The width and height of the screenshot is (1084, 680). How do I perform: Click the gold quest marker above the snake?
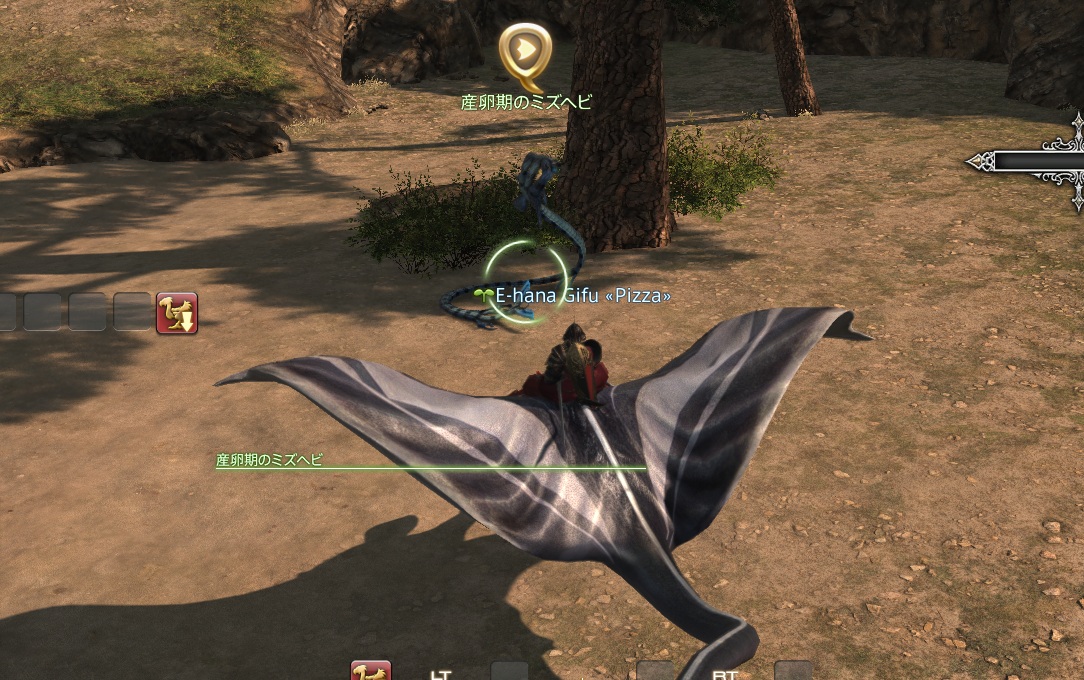(x=525, y=53)
